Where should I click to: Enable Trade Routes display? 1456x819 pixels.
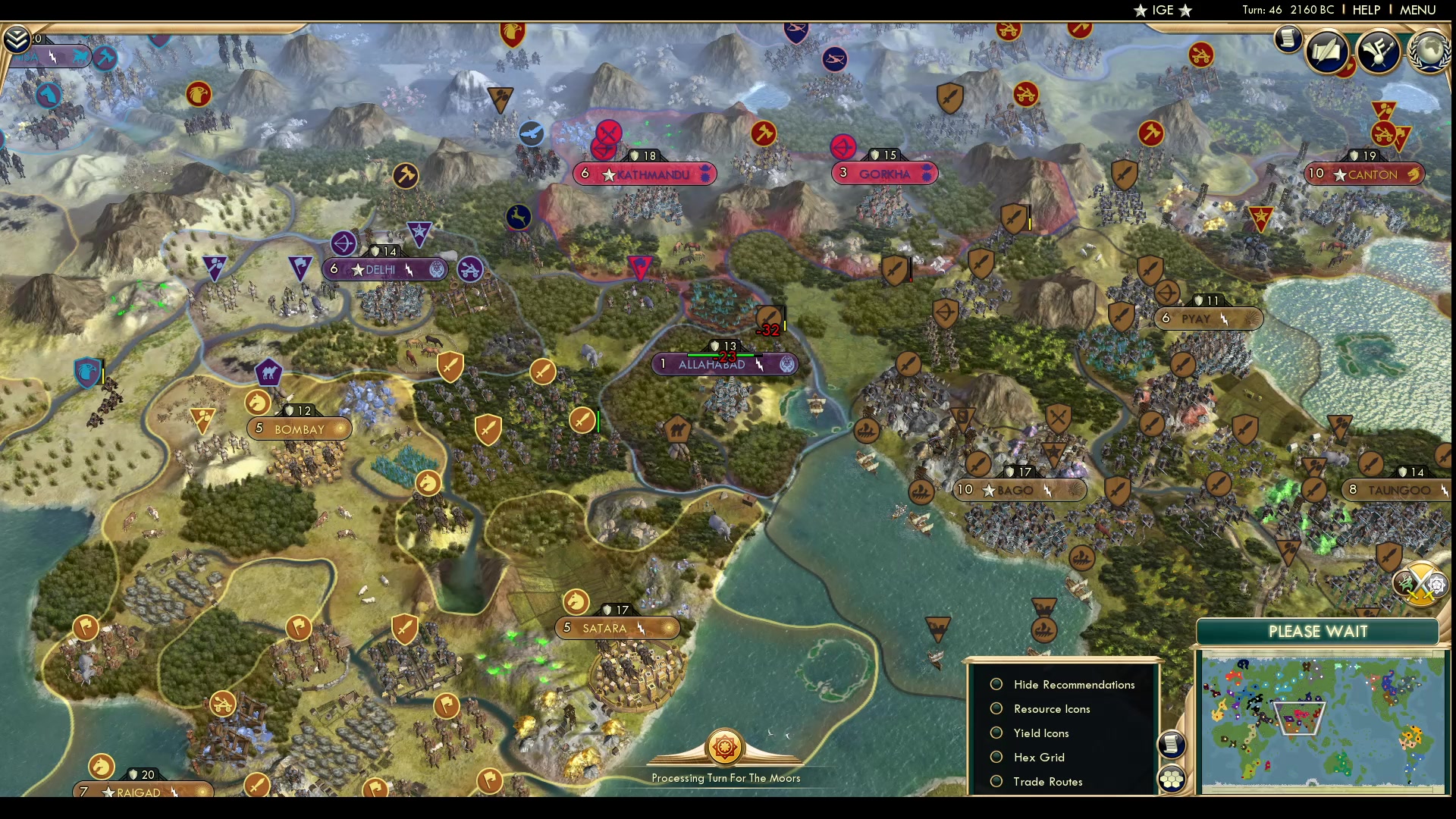[996, 781]
